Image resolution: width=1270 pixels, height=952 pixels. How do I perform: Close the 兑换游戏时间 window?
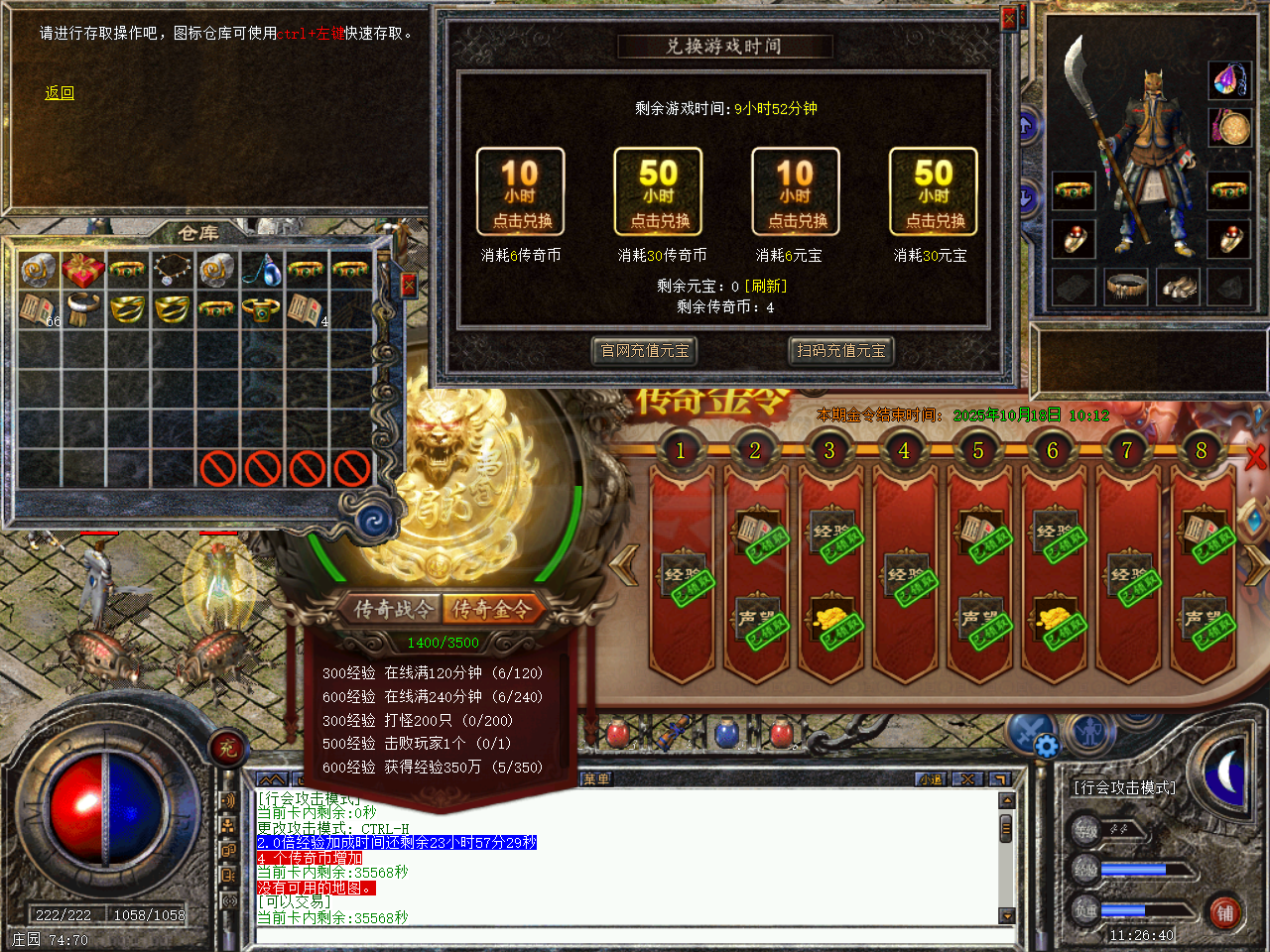click(1009, 18)
